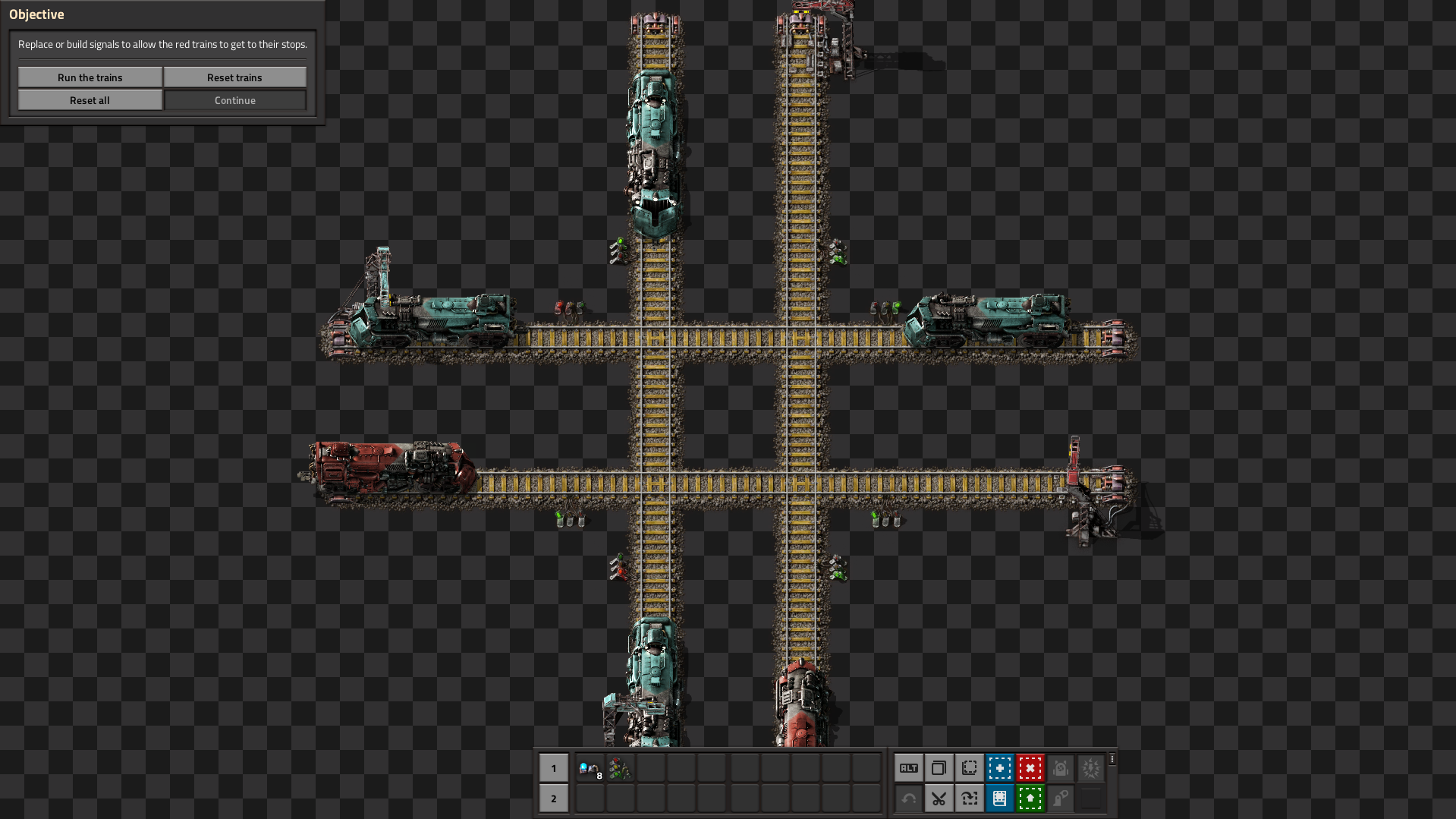Open the deconstruction planner
Screen dimensions: 1456x819
tap(1030, 767)
